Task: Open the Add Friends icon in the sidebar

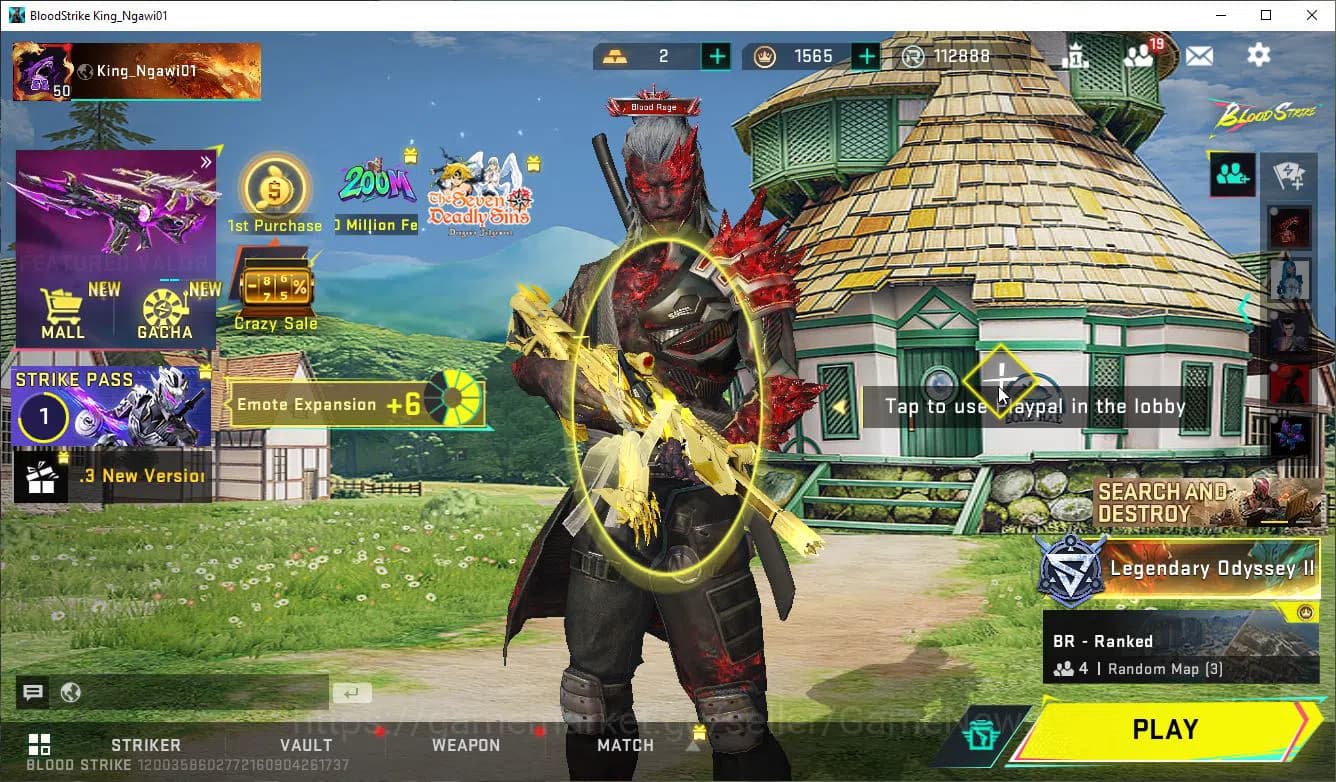Action: coord(1232,176)
